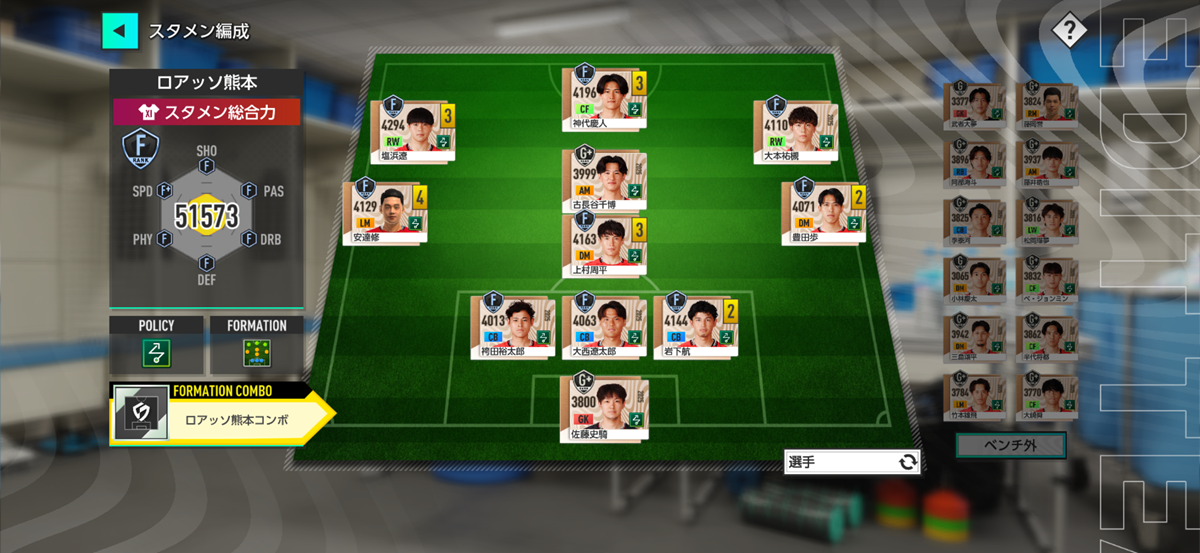The image size is (1200, 553).
Task: Select bench player rated 3377
Action: point(973,103)
